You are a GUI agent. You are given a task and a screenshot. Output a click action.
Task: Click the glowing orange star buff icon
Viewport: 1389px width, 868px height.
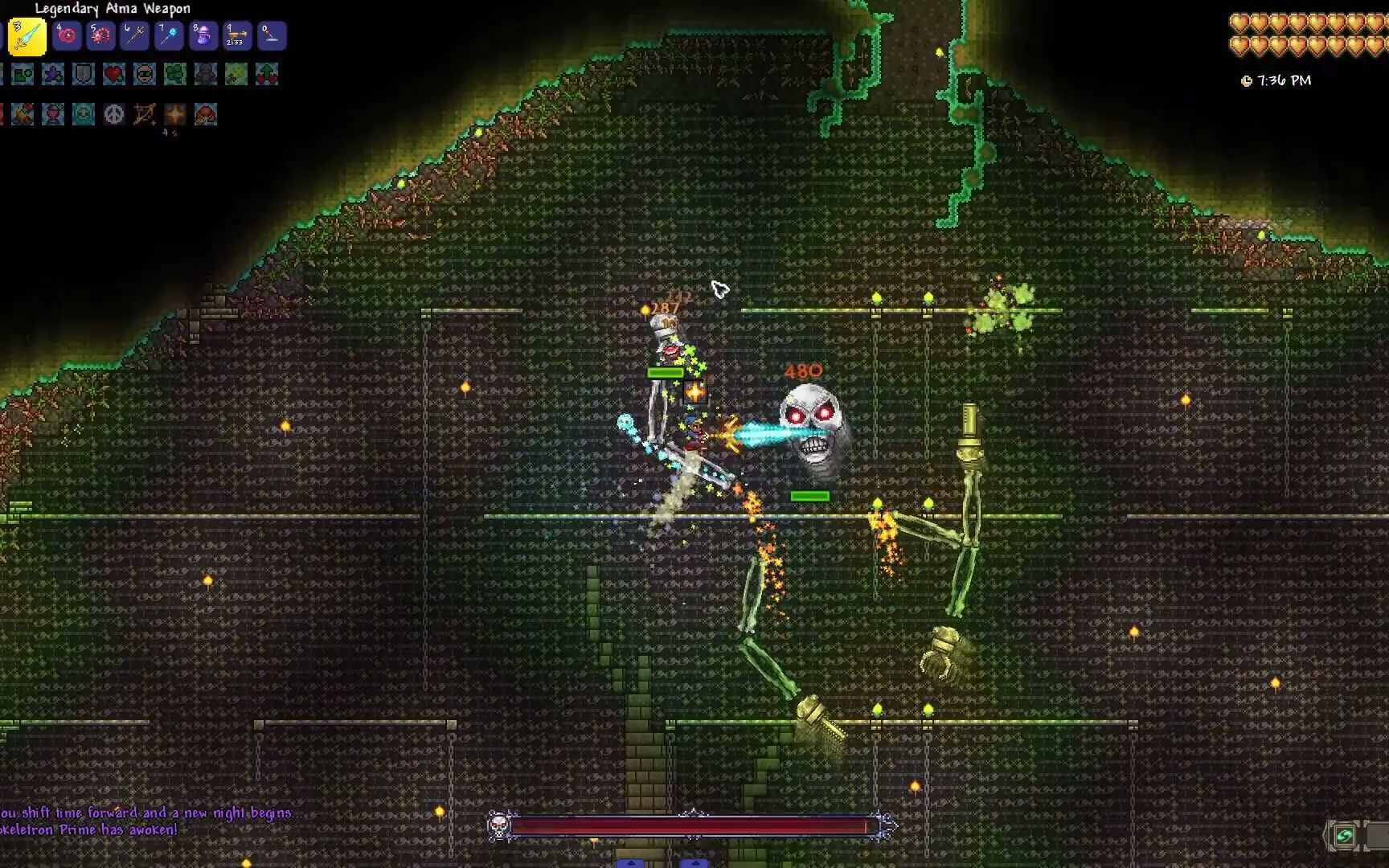pyautogui.click(x=175, y=114)
